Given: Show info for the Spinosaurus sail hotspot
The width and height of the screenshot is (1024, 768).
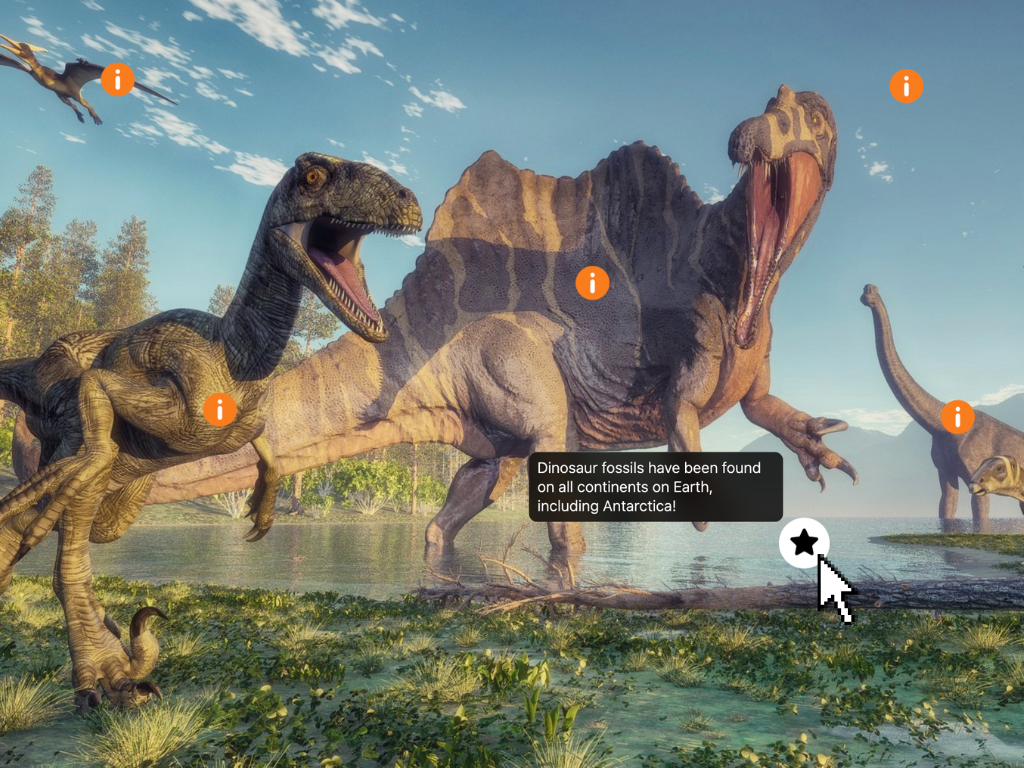Looking at the screenshot, I should tap(592, 283).
